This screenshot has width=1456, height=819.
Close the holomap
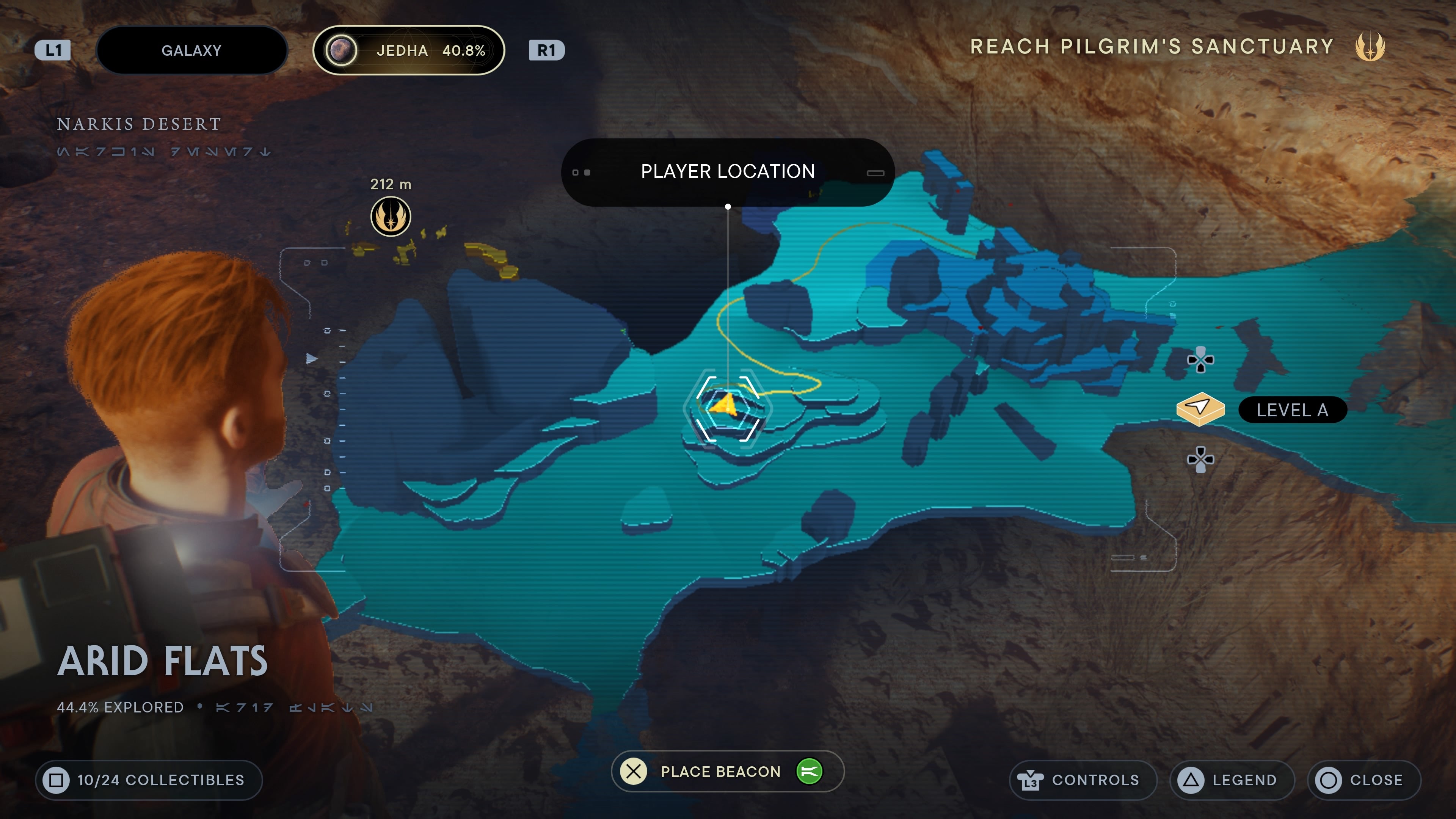click(x=1363, y=780)
